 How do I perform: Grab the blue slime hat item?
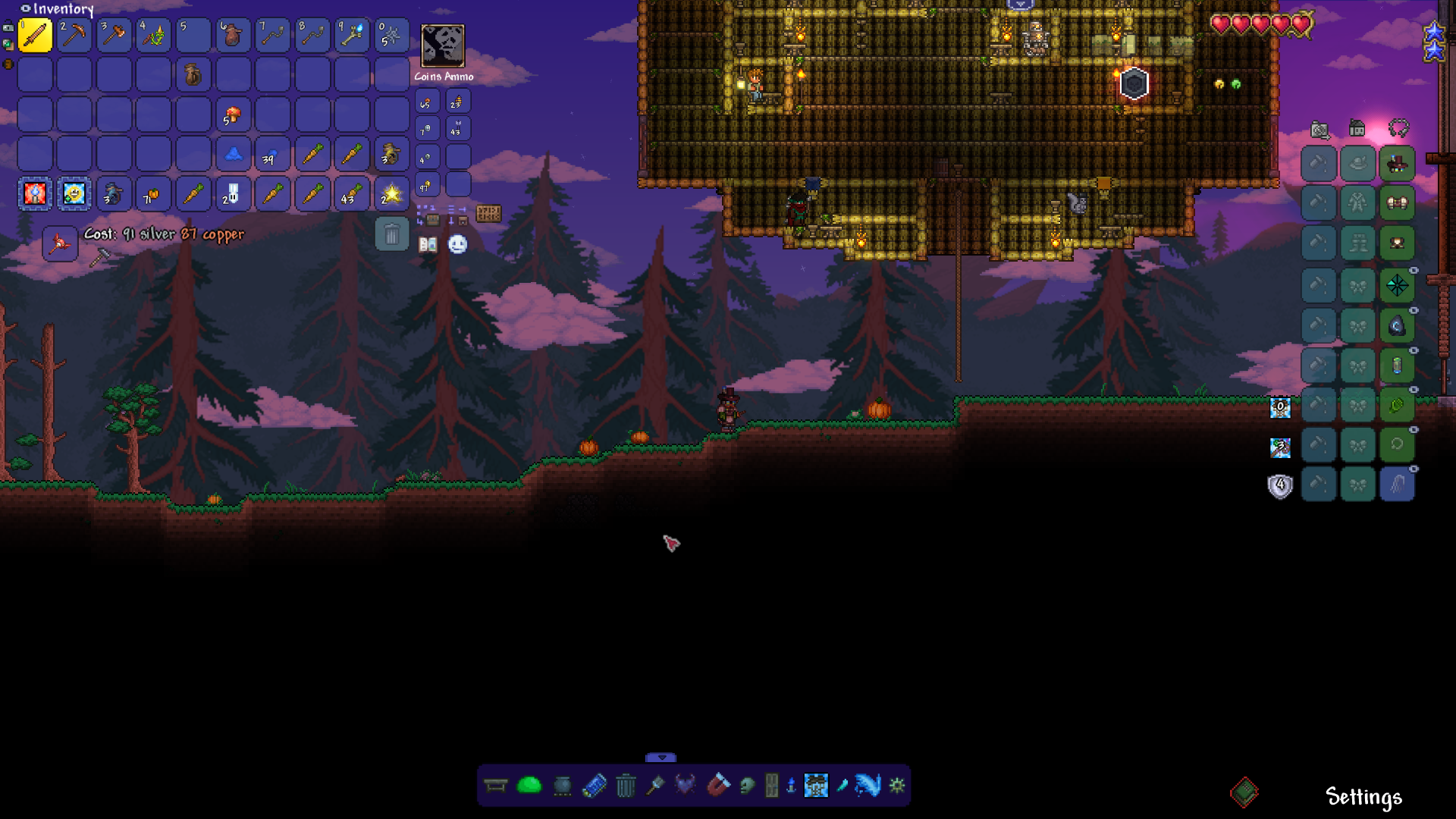point(233,155)
